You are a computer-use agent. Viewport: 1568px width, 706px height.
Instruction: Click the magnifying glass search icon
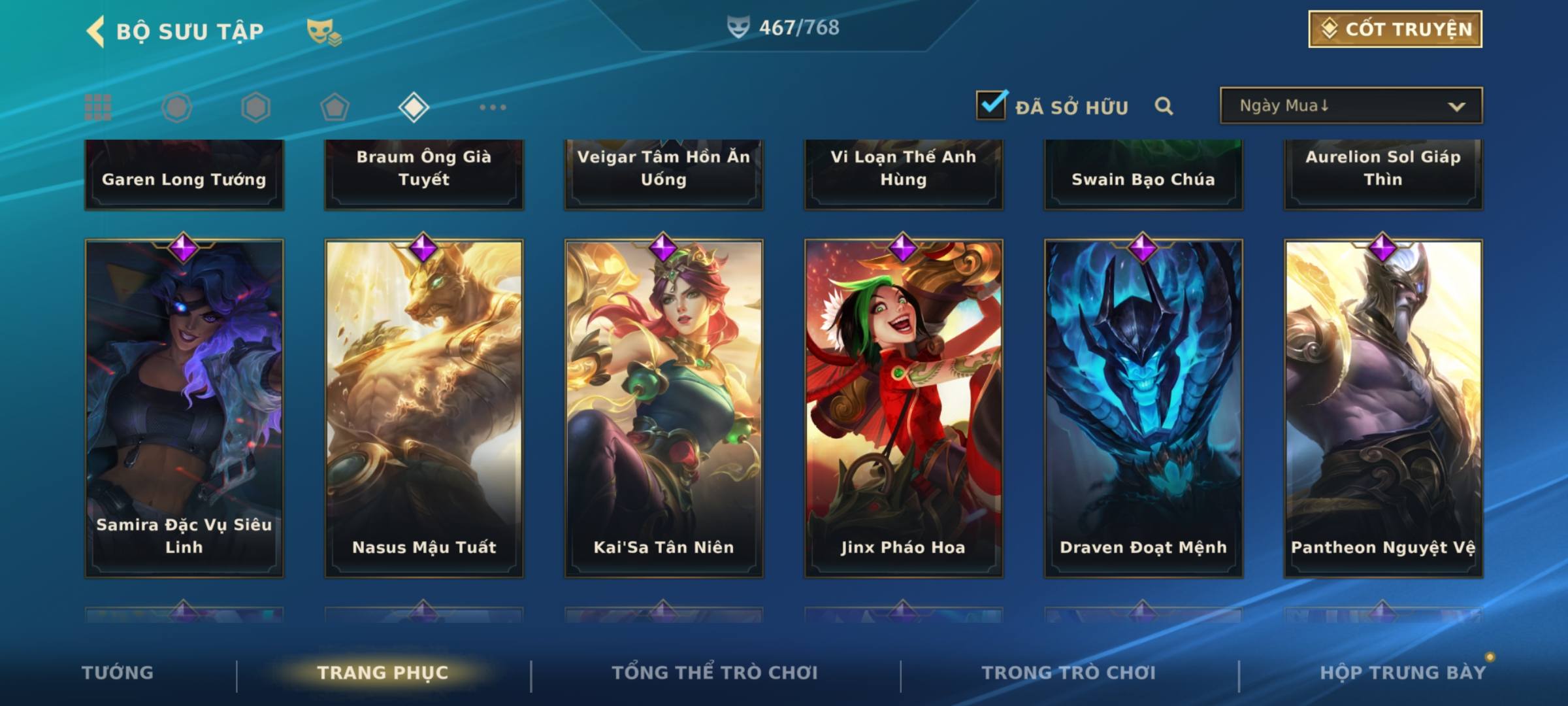pos(1164,106)
